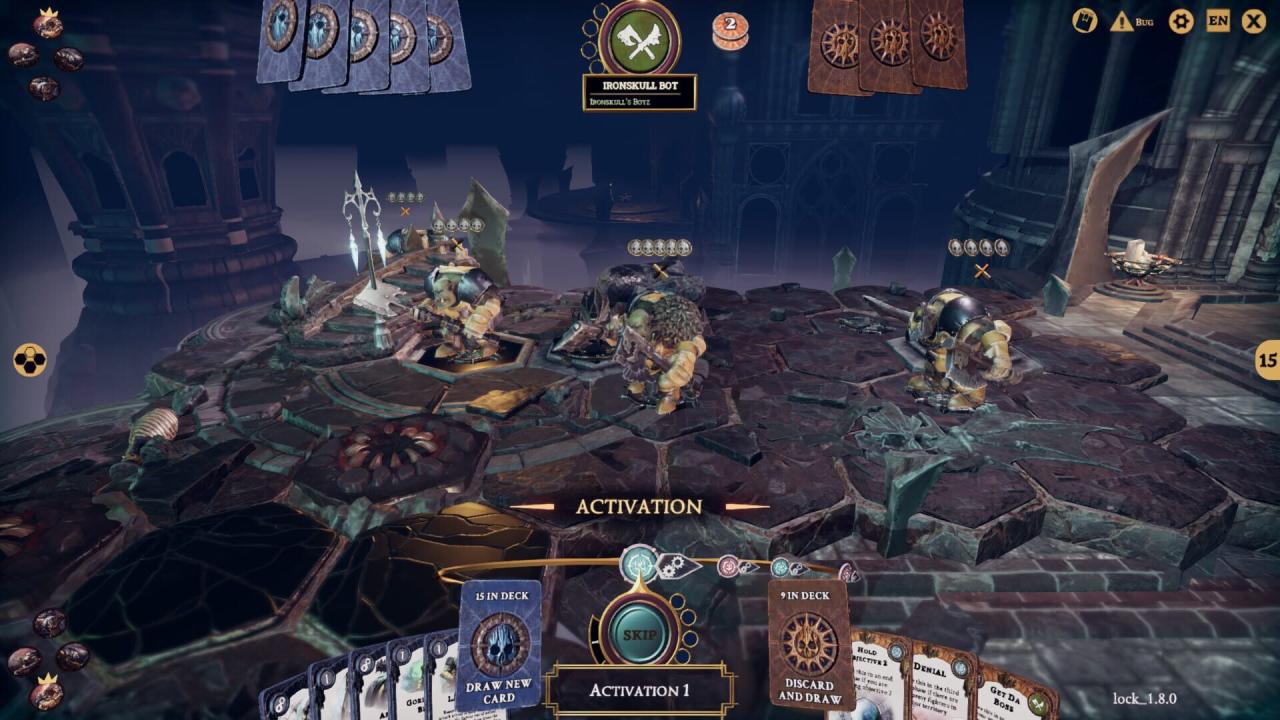Inspect the opponent's glory token counter
The height and width of the screenshot is (720, 1280).
(x=729, y=32)
